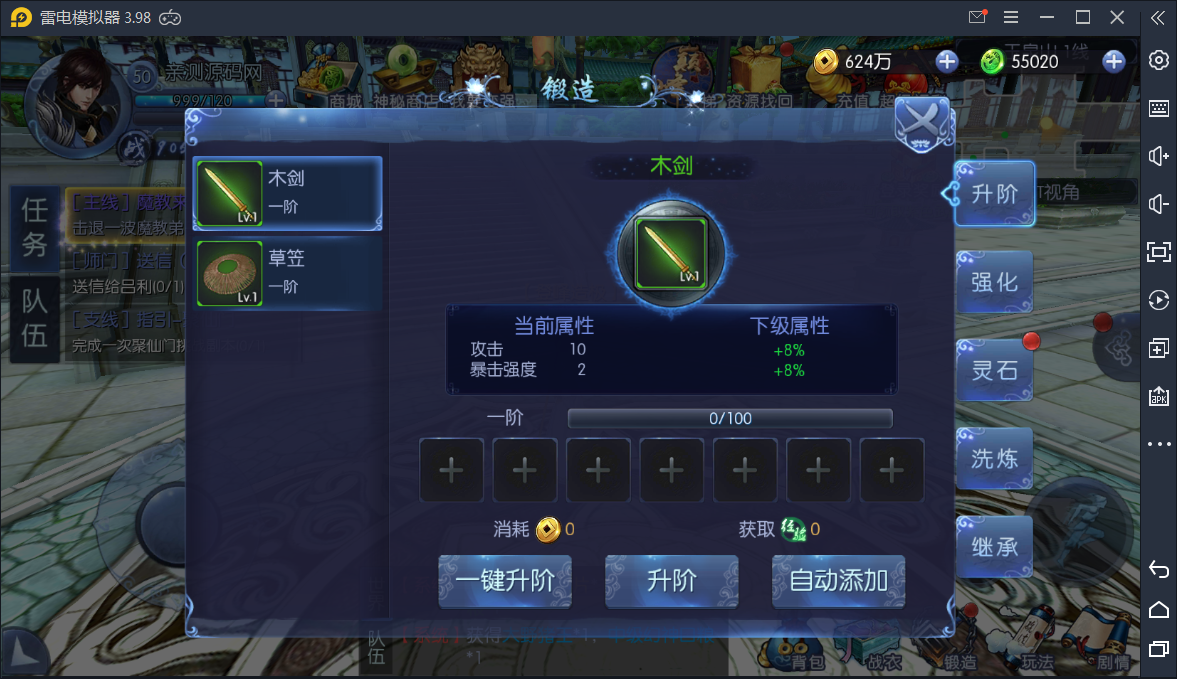Activate the 自动添加 button
The image size is (1177, 679).
coord(838,581)
